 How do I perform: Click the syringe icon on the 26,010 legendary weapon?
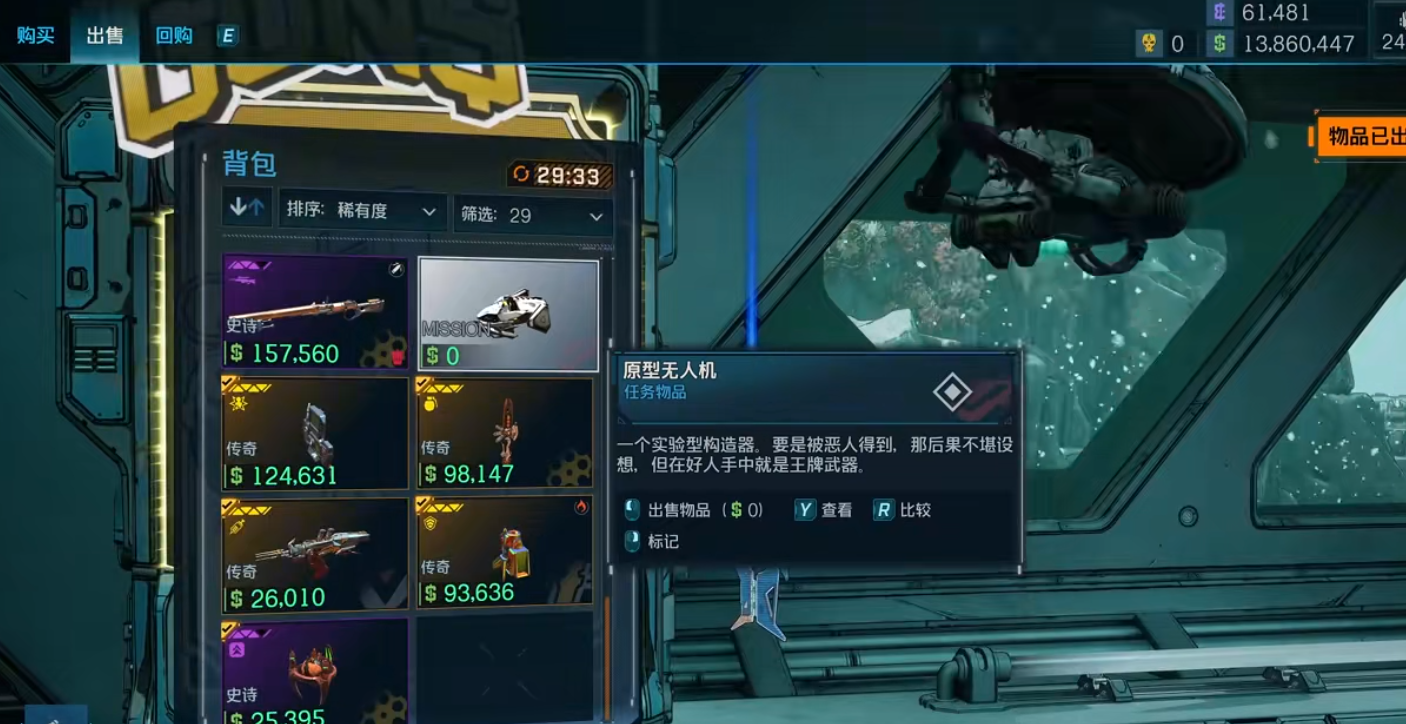coord(236,526)
